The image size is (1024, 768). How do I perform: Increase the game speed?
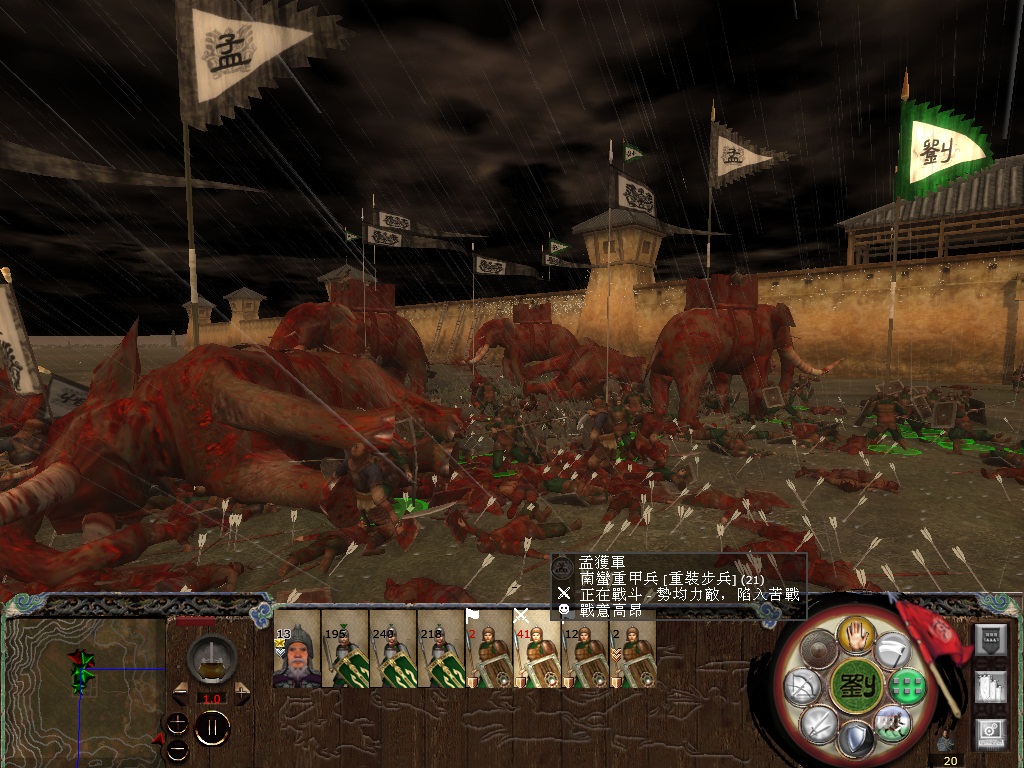[x=242, y=692]
